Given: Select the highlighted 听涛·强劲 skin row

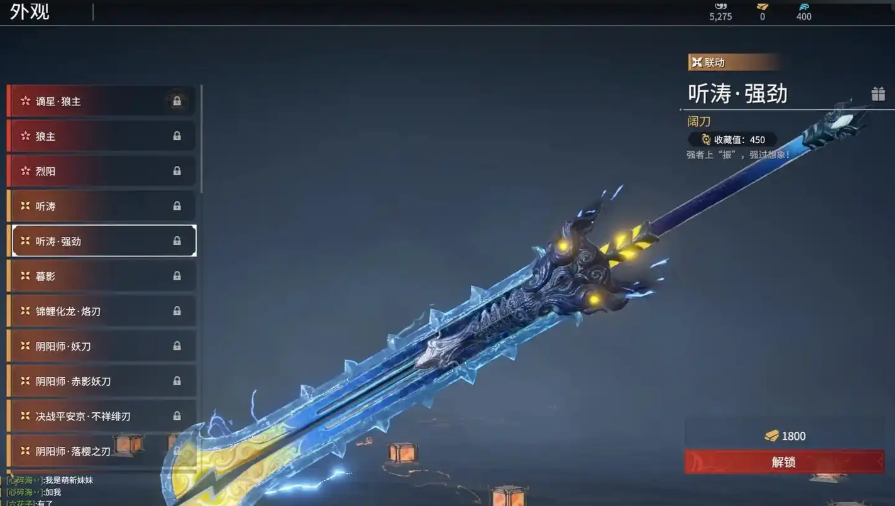Looking at the screenshot, I should pyautogui.click(x=100, y=241).
